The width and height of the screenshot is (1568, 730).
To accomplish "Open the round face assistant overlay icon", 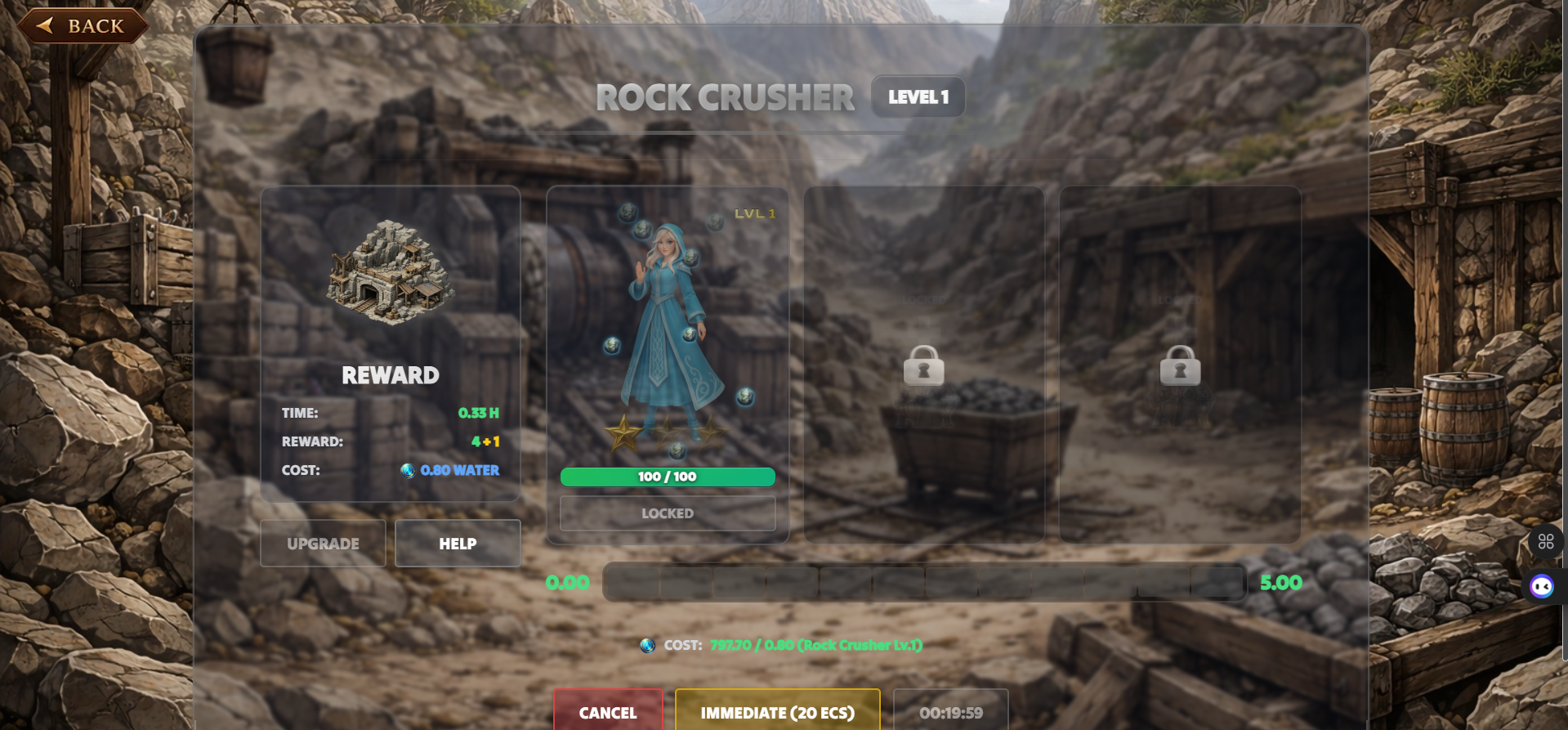I will [x=1542, y=586].
